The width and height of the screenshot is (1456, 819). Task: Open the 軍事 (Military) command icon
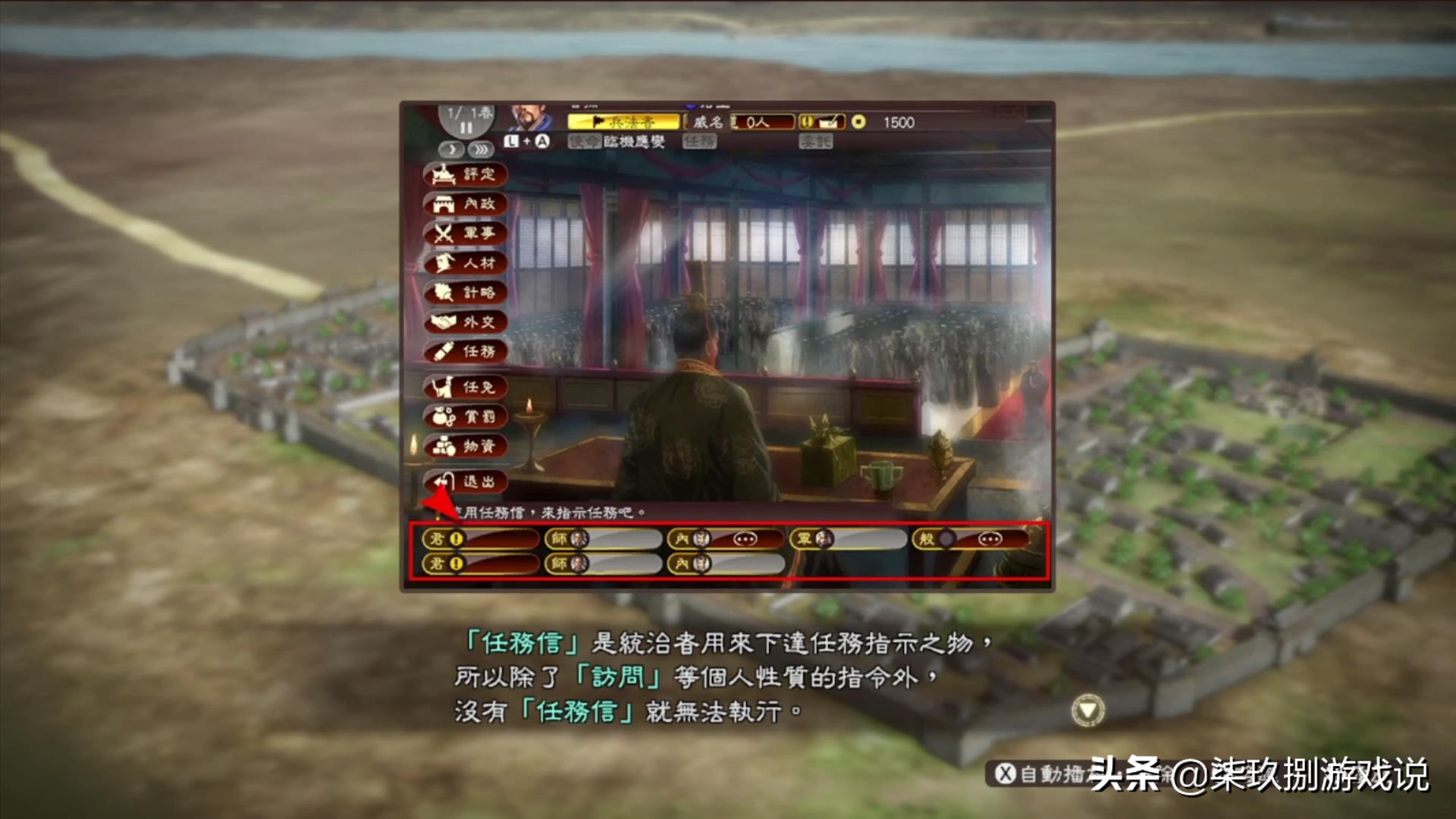click(466, 234)
